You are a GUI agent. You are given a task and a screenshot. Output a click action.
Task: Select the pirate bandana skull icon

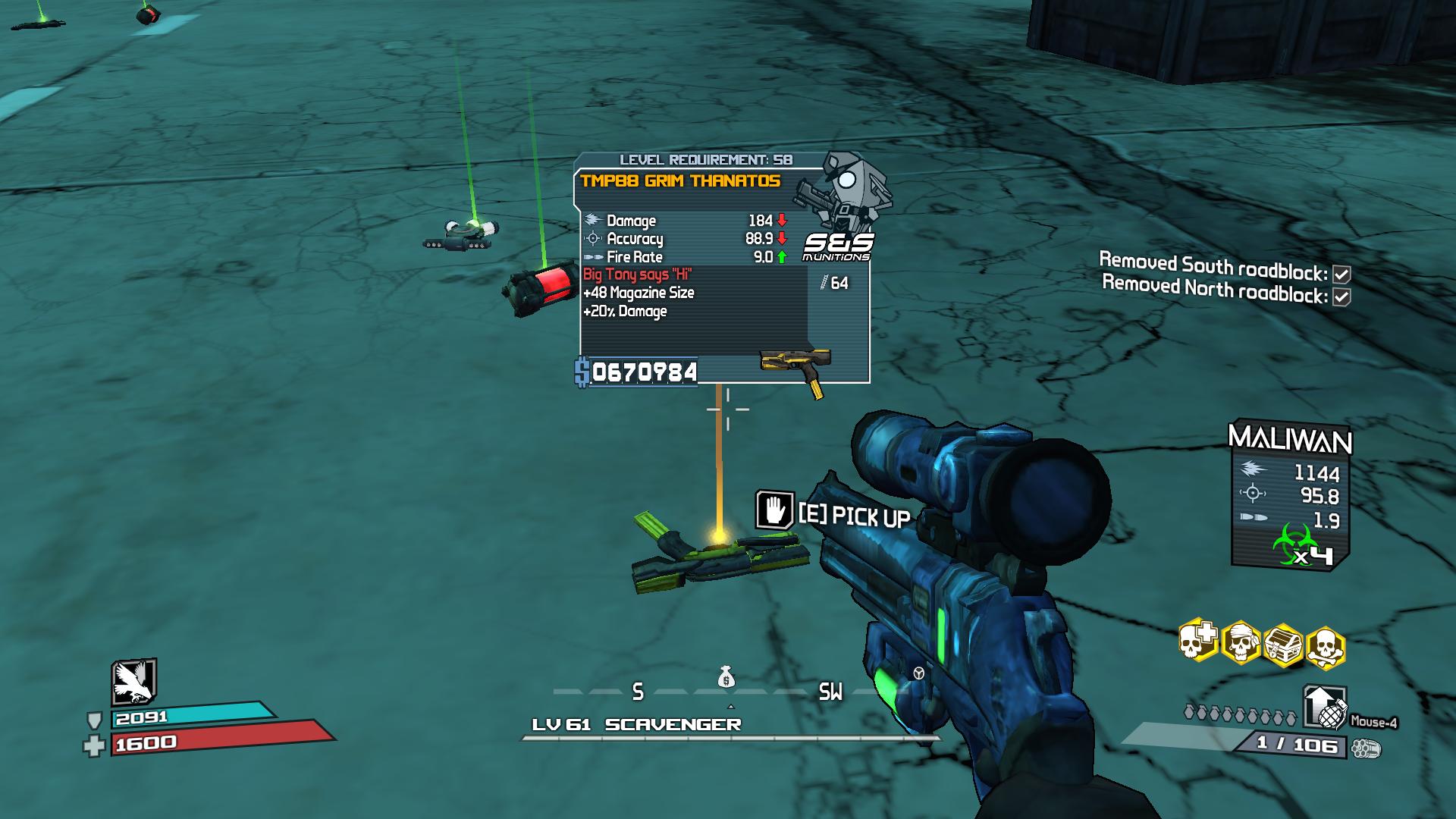1241,645
